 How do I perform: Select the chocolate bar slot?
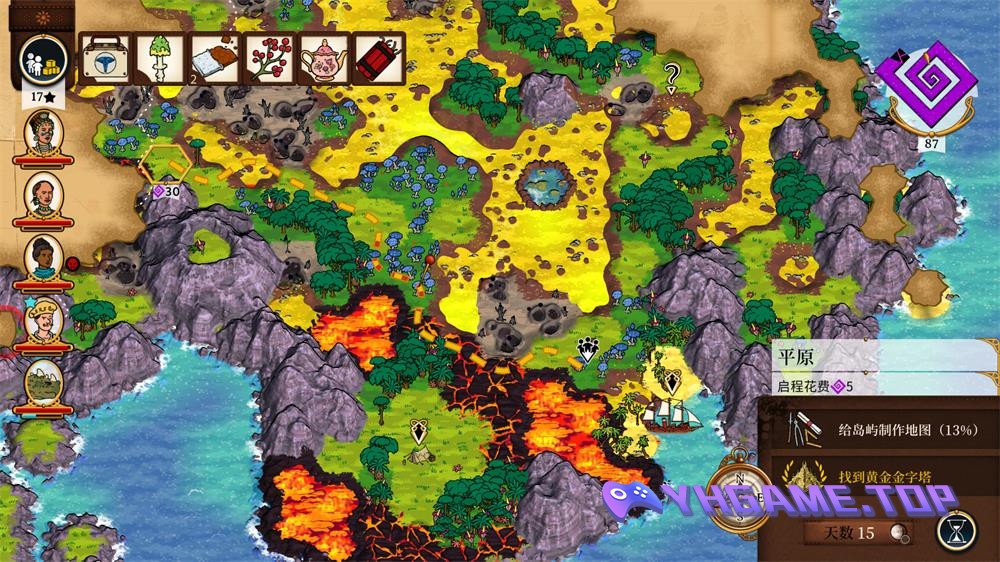click(x=213, y=58)
